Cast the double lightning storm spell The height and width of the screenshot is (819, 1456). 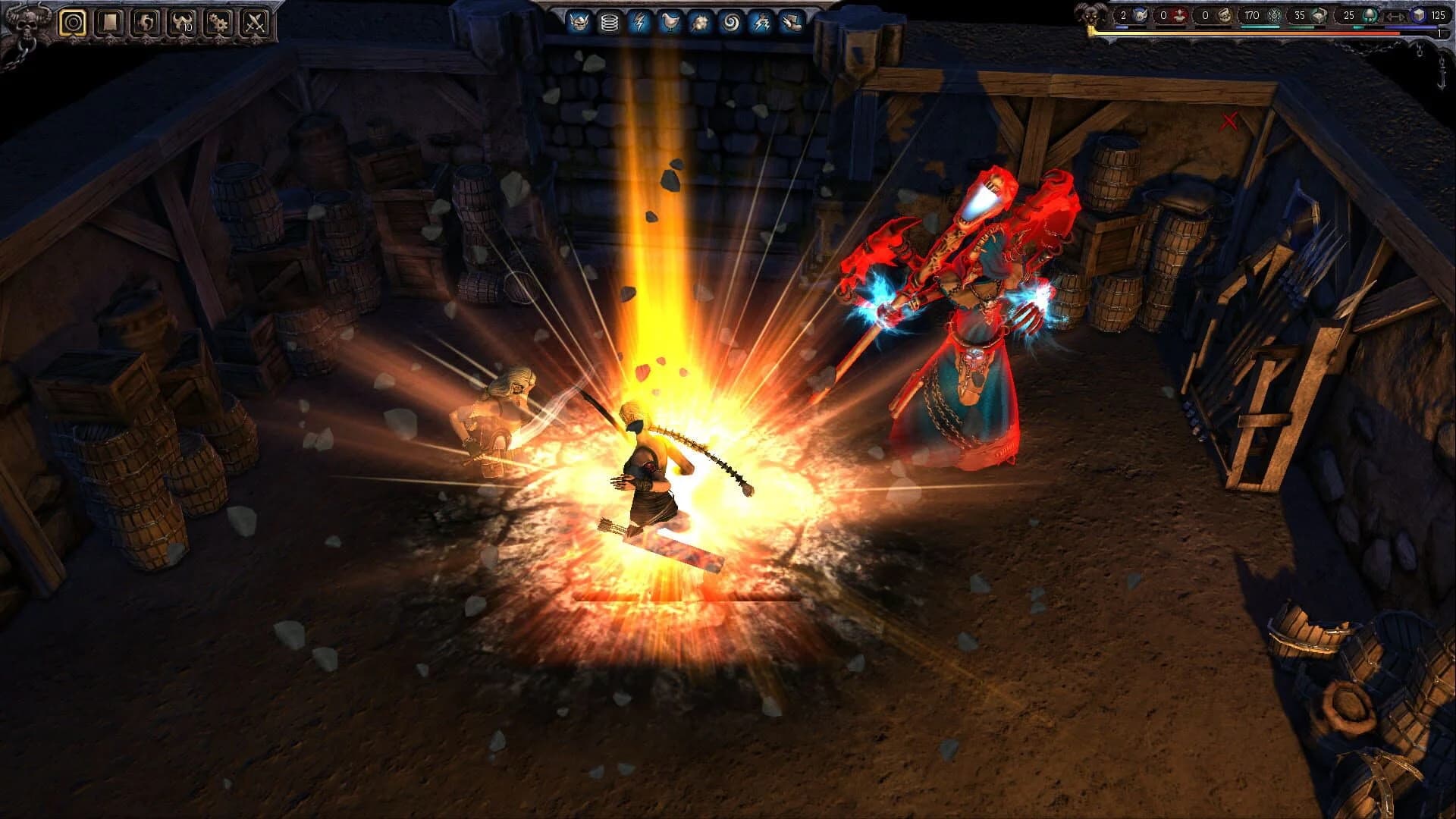(x=762, y=21)
